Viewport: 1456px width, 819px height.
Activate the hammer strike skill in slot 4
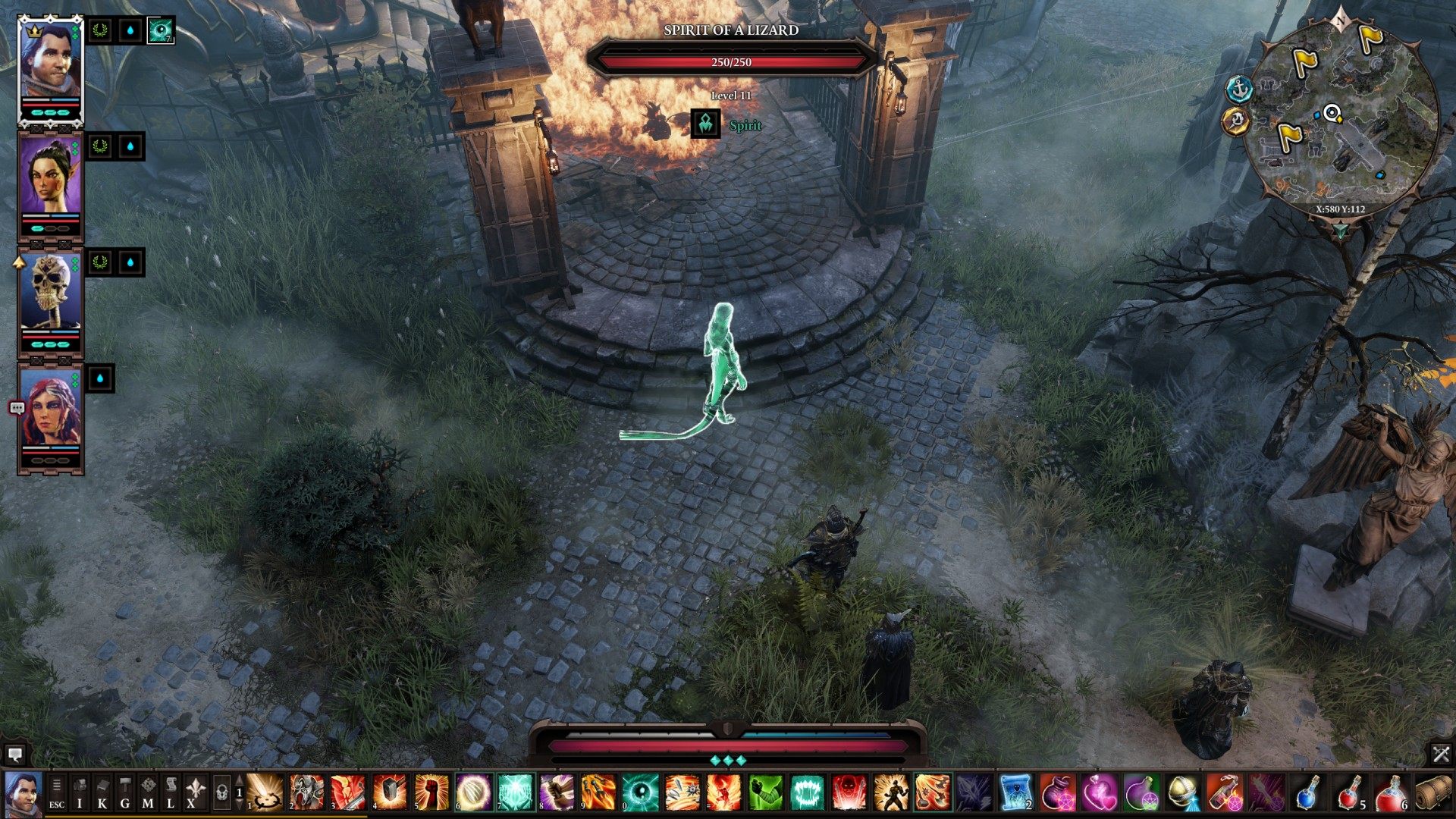coord(389,792)
